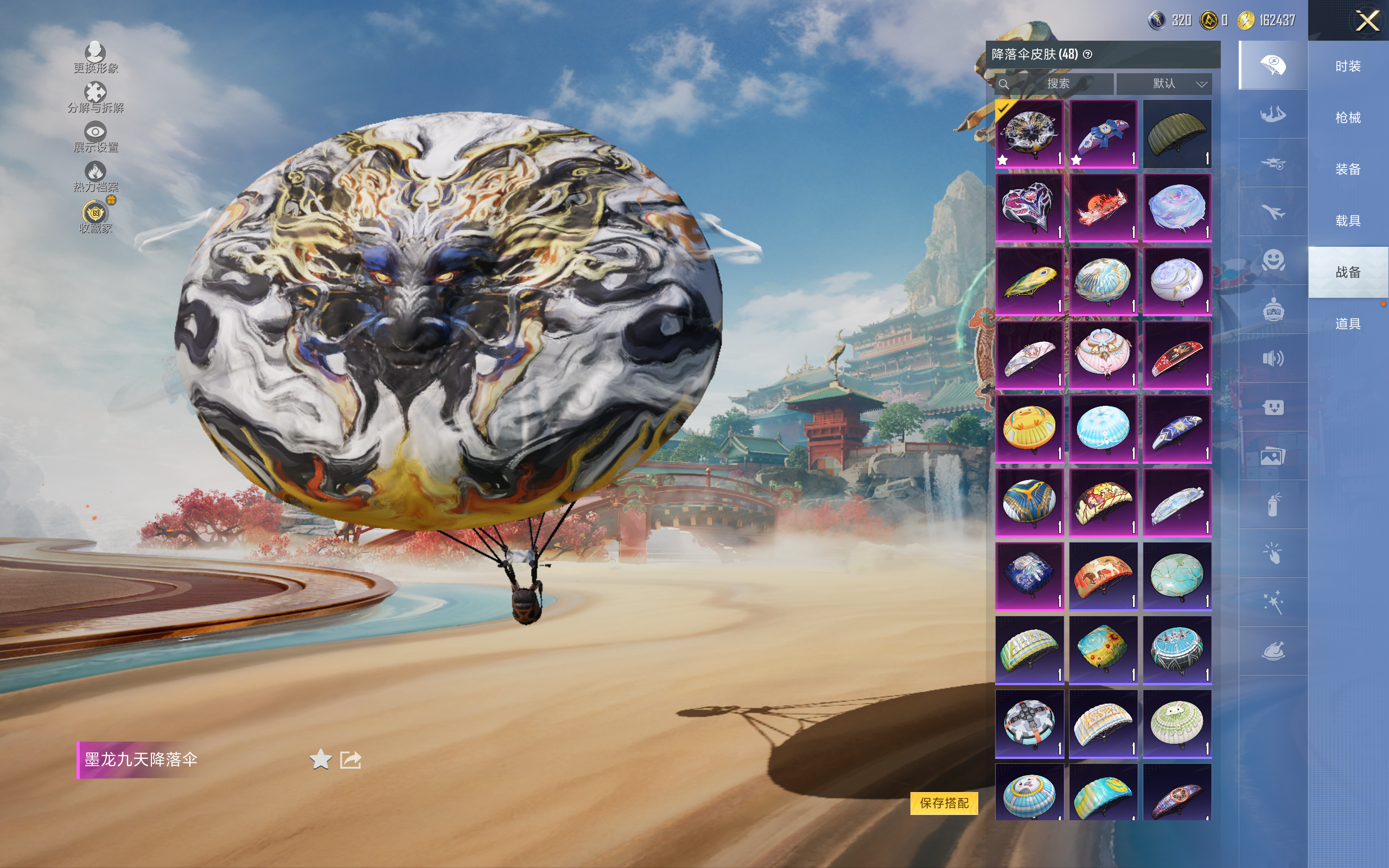Viewport: 1389px width, 868px height.
Task: Open the 枪械 firearms tab
Action: (x=1347, y=118)
